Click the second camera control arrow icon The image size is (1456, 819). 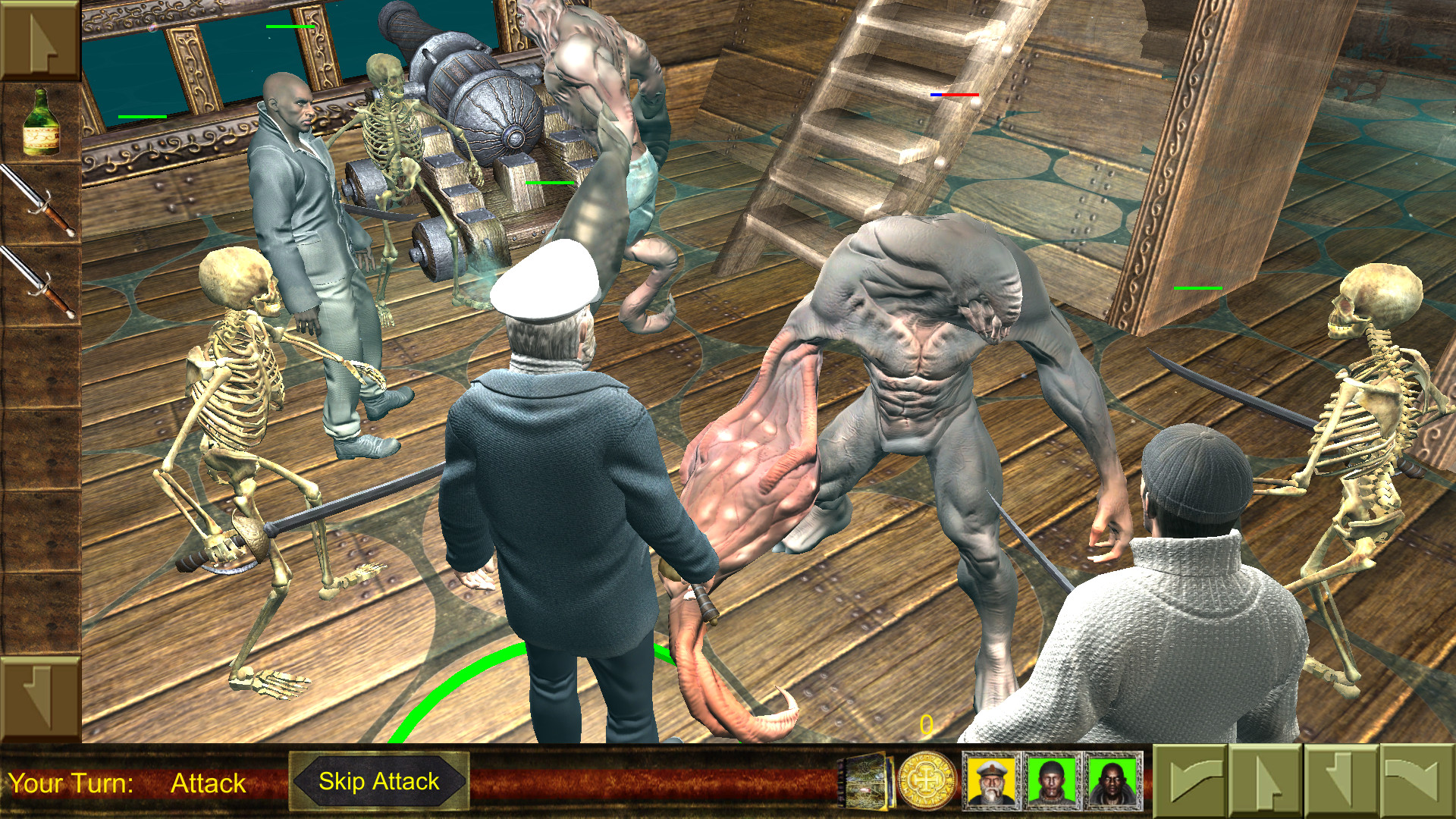[x=1264, y=781]
